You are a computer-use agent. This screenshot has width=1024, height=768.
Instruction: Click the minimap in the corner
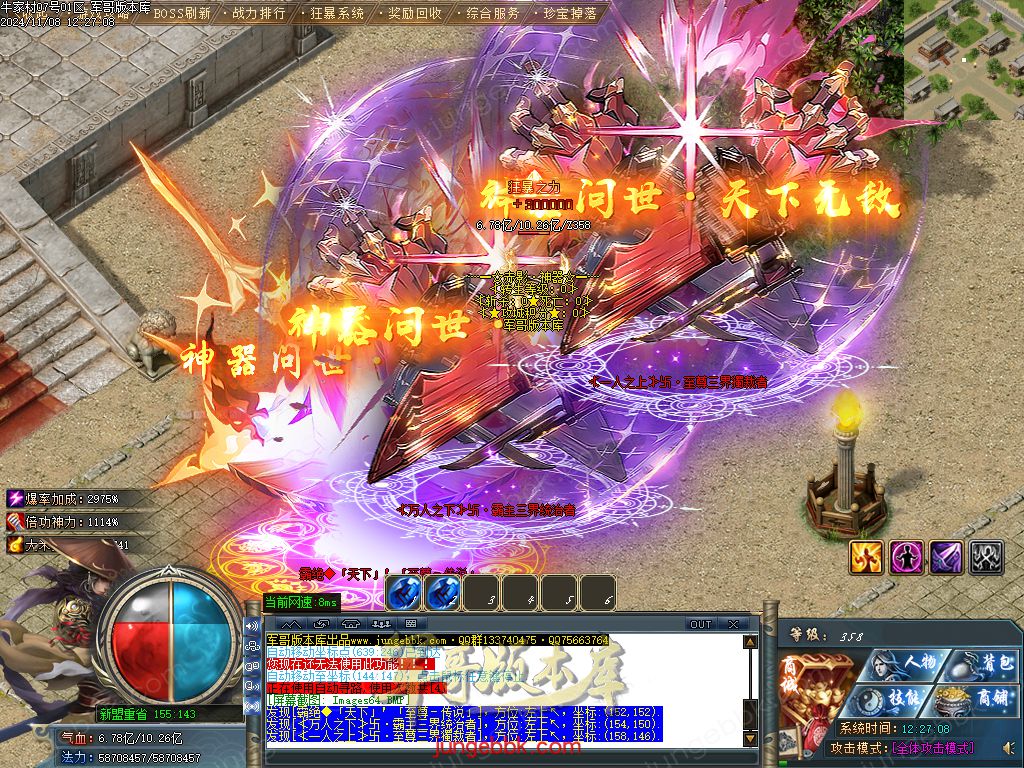[963, 59]
